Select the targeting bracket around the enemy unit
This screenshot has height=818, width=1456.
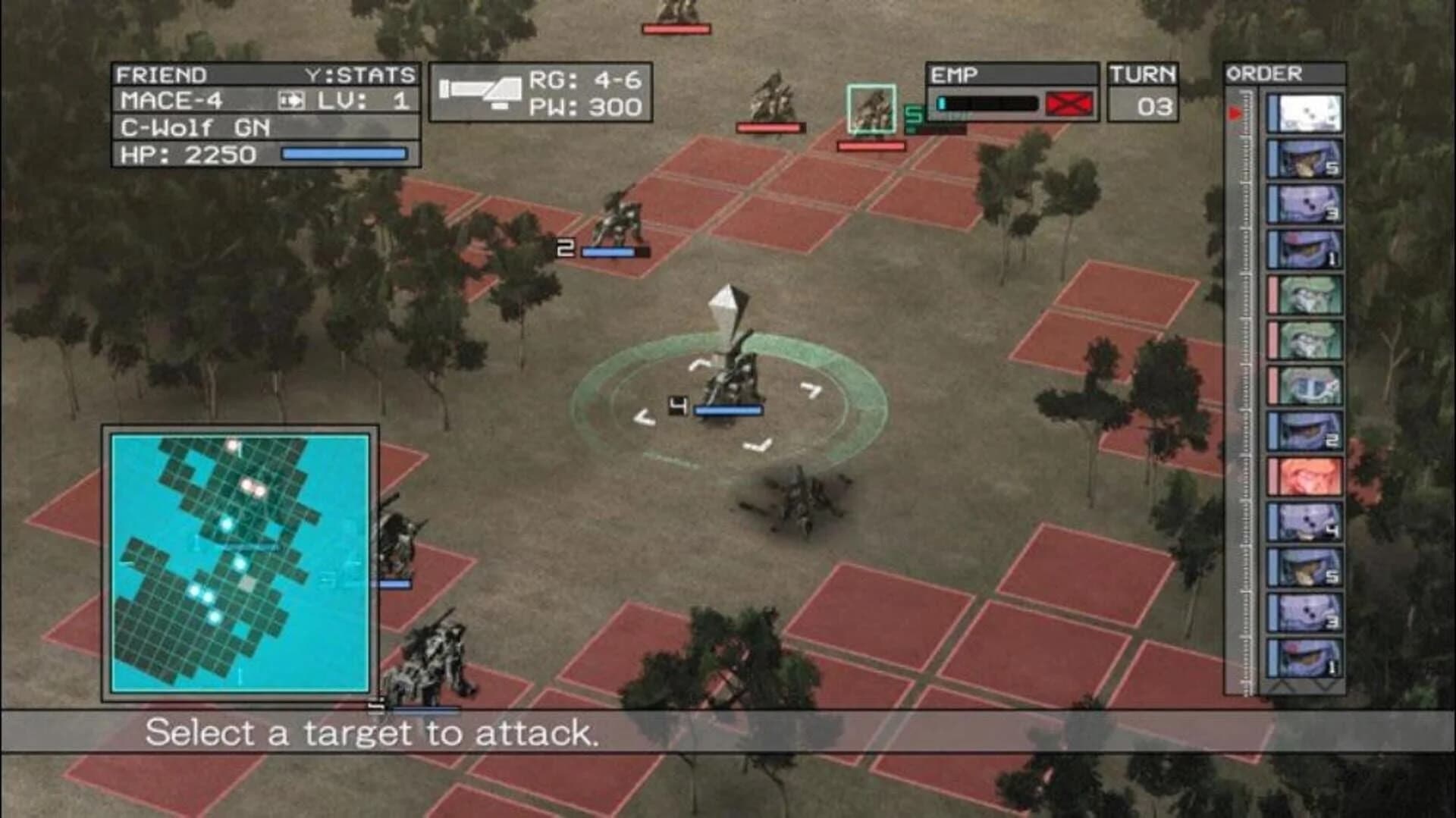click(872, 106)
